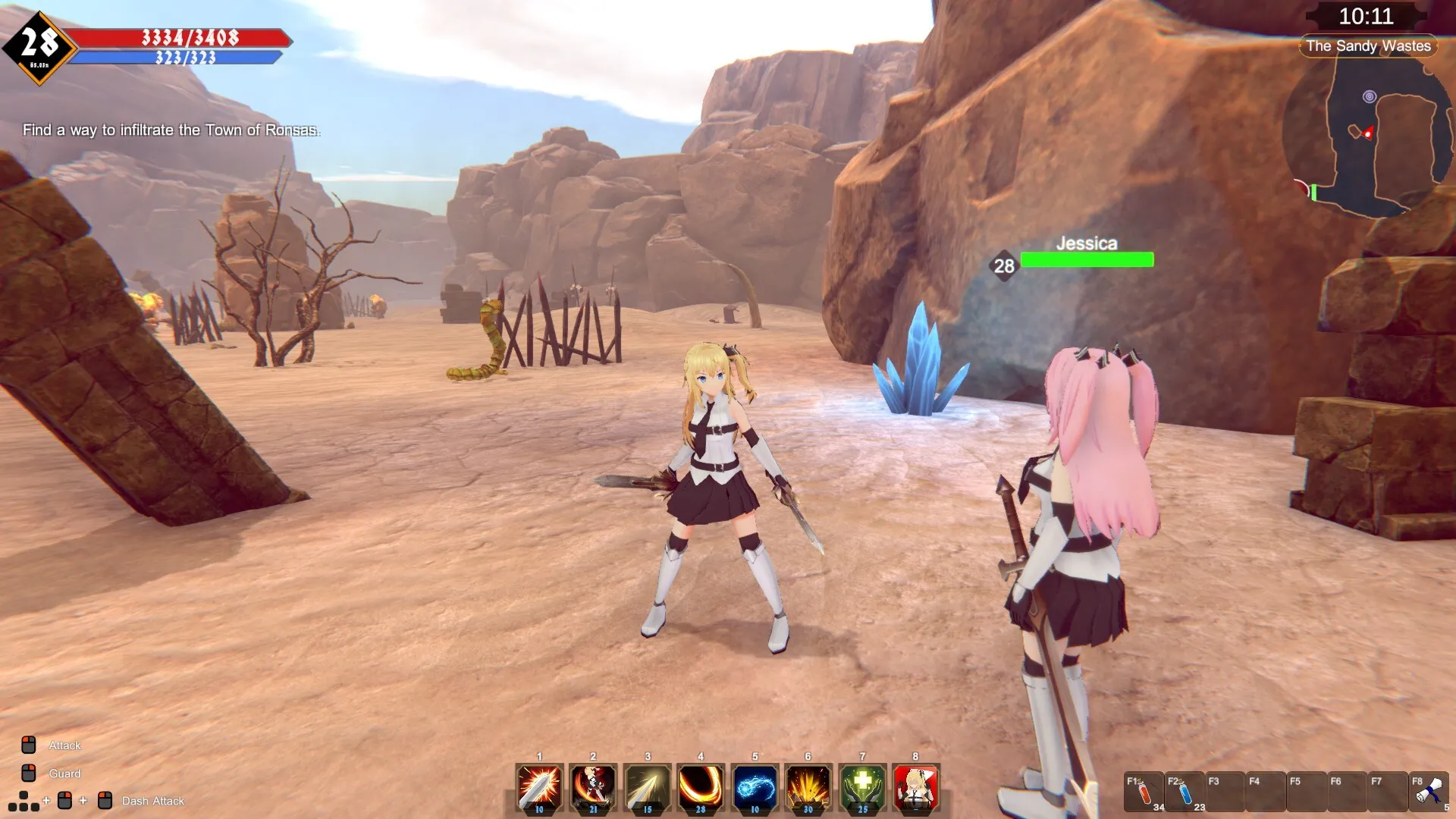This screenshot has height=819, width=1456.
Task: Open the circular minimap
Action: coord(1369,136)
